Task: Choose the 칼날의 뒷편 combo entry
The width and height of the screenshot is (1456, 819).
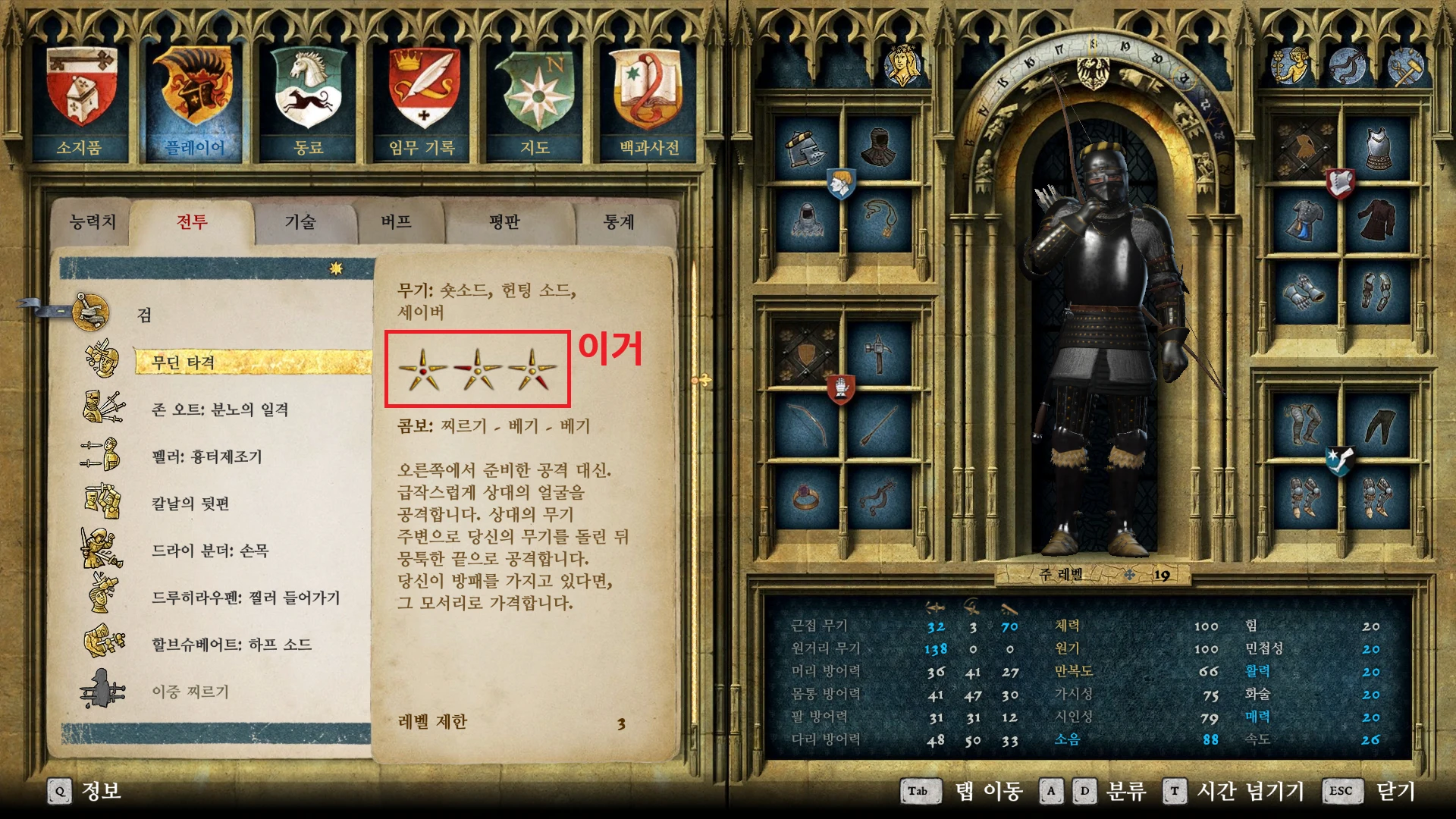Action: tap(190, 504)
